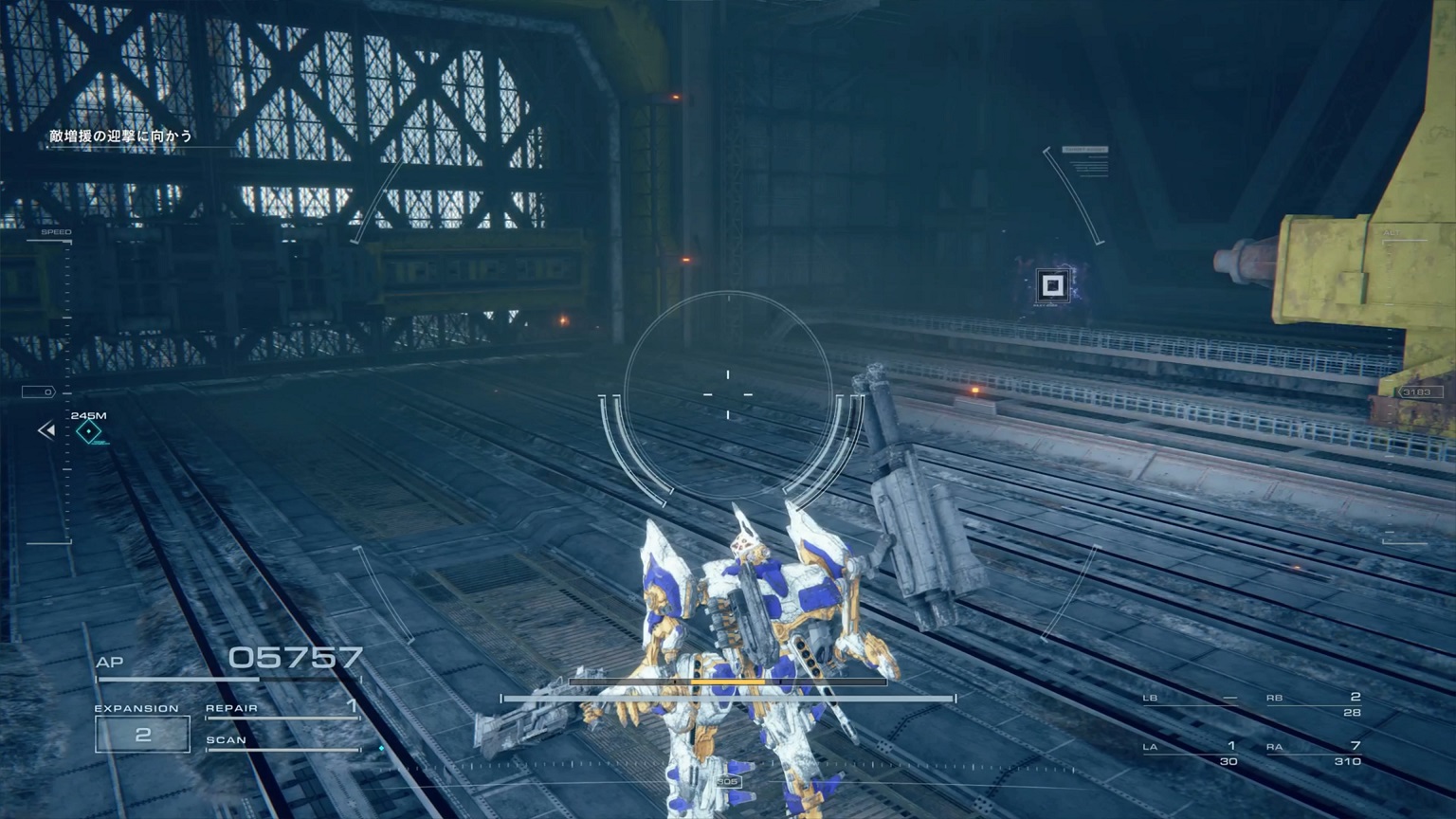This screenshot has height=819, width=1456.
Task: Click the 245M waypoint diamond marker
Action: coord(89,432)
